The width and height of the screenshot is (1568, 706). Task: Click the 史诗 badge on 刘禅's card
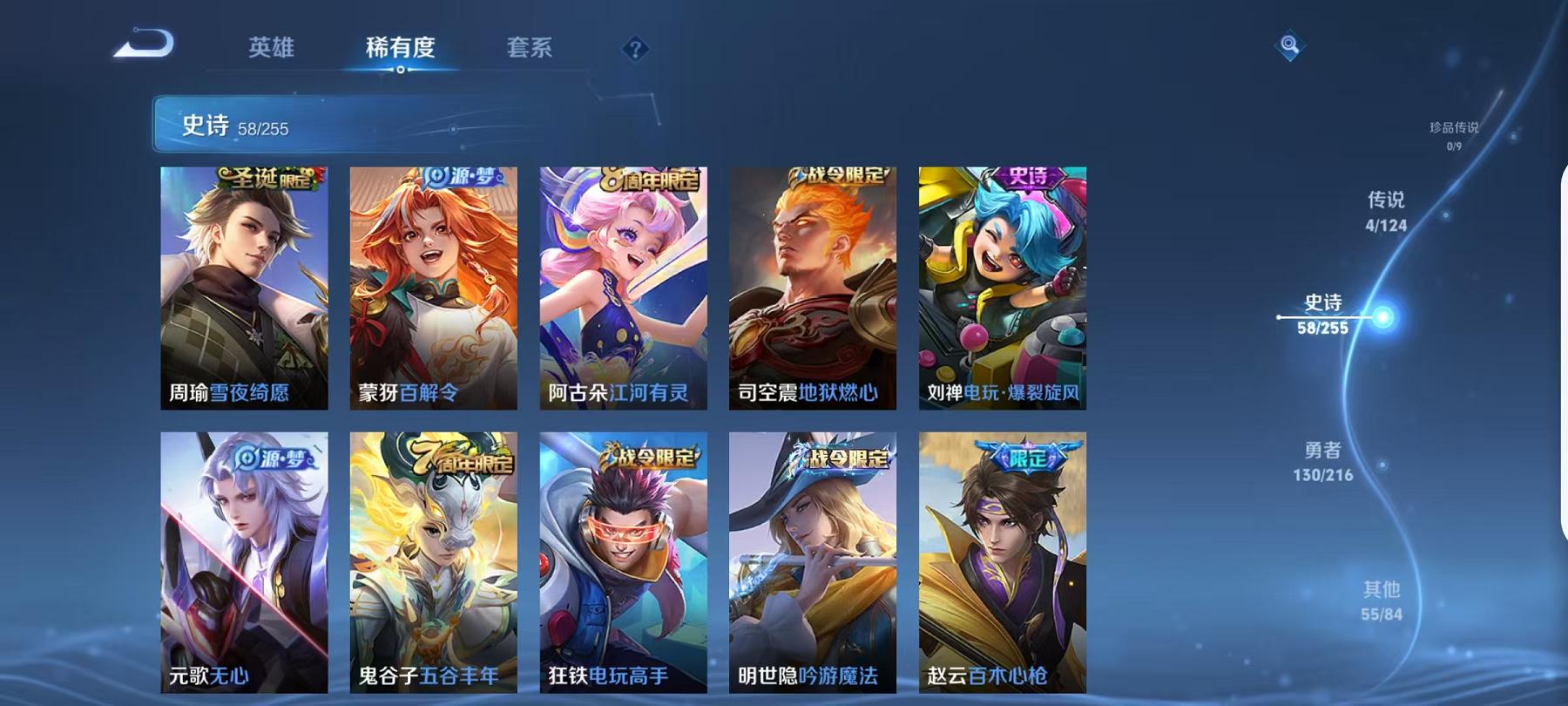point(1028,177)
